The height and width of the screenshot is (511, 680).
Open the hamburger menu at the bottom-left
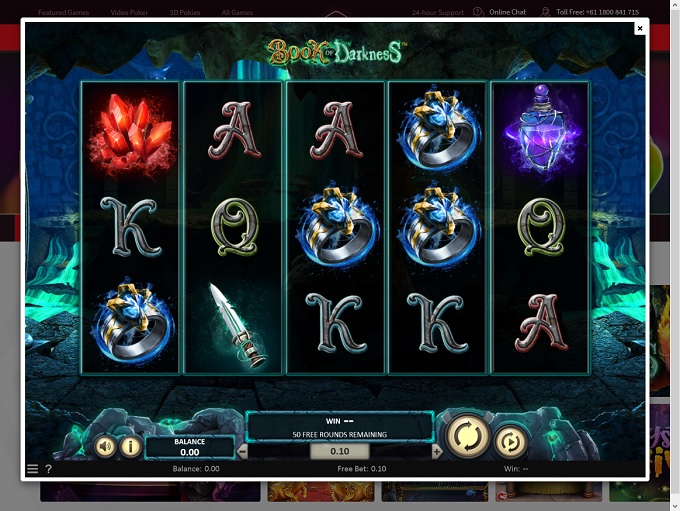pos(32,469)
